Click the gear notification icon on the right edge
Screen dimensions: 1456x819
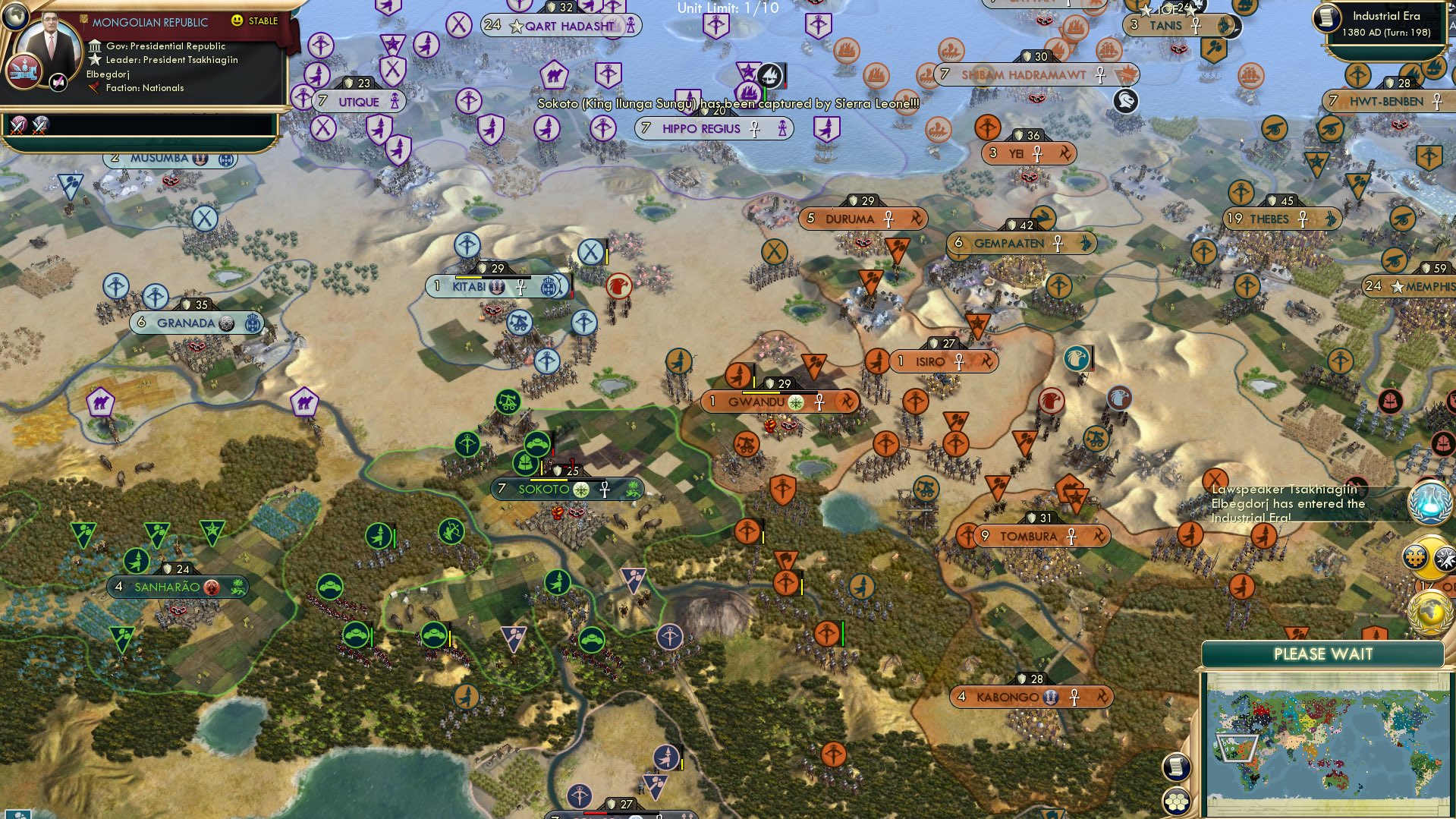pyautogui.click(x=1414, y=559)
